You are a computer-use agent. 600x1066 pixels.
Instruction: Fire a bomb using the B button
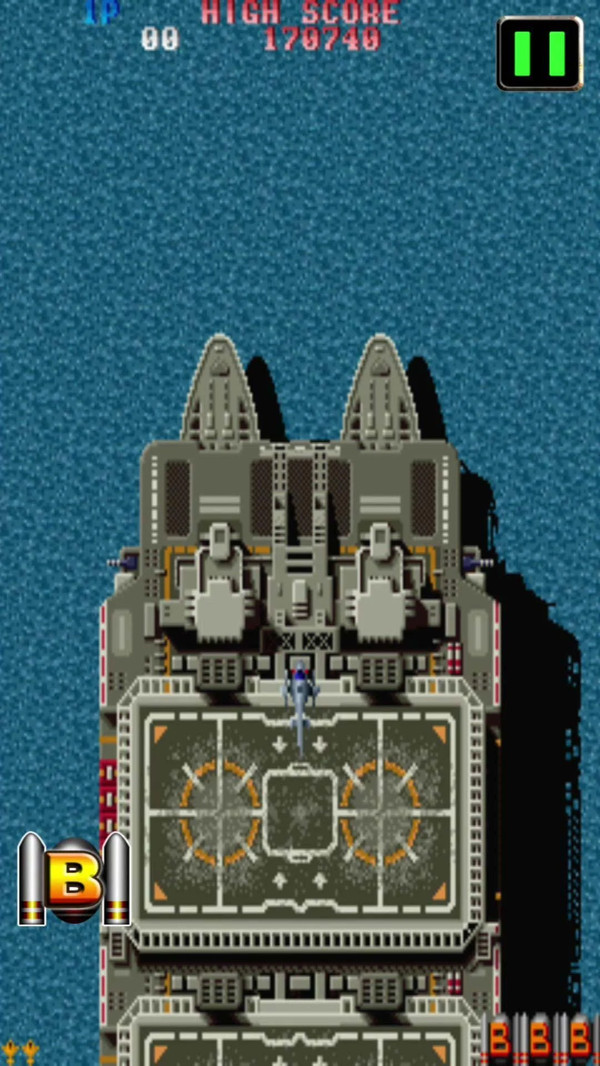pos(75,879)
